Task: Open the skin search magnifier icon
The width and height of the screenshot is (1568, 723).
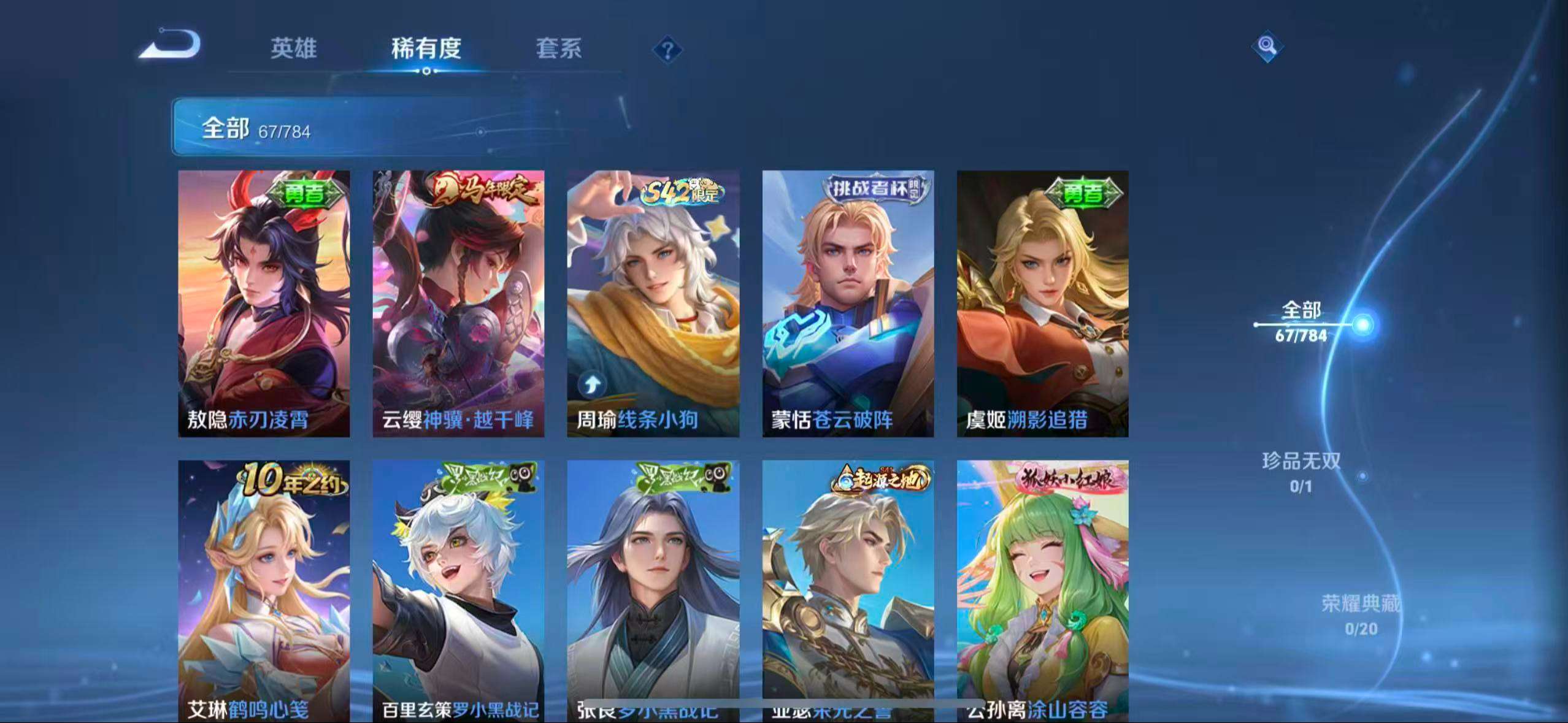Action: 1267,46
